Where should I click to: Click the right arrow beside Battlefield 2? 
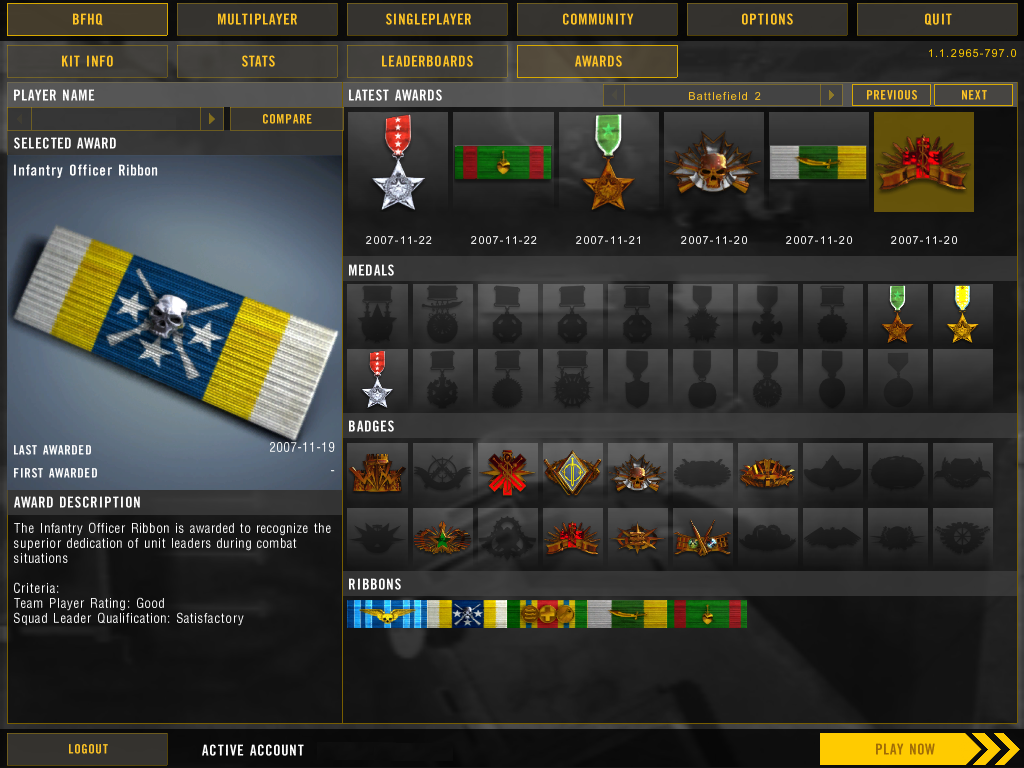pos(831,95)
